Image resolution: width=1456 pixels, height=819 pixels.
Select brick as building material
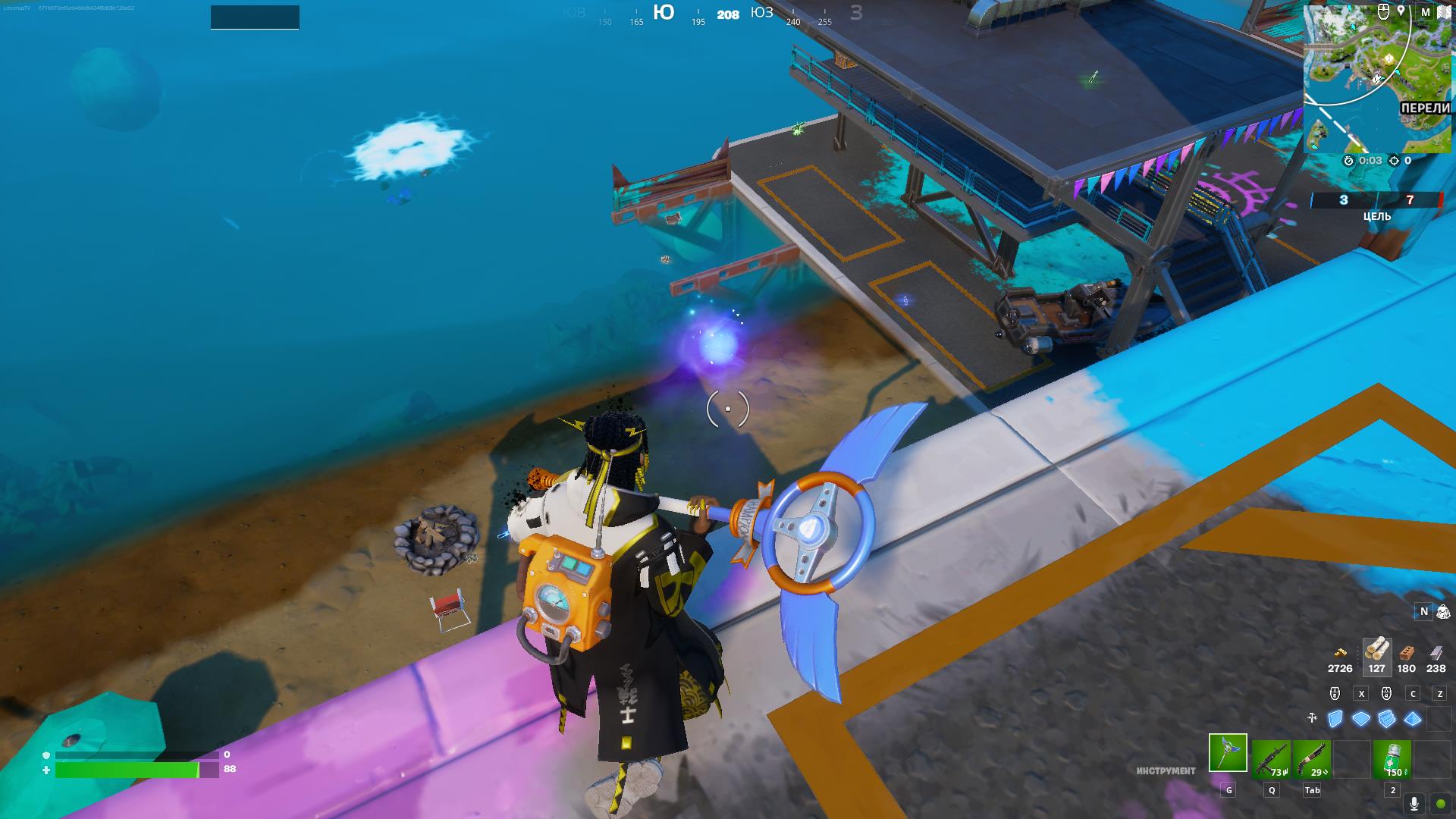pyautogui.click(x=1407, y=652)
